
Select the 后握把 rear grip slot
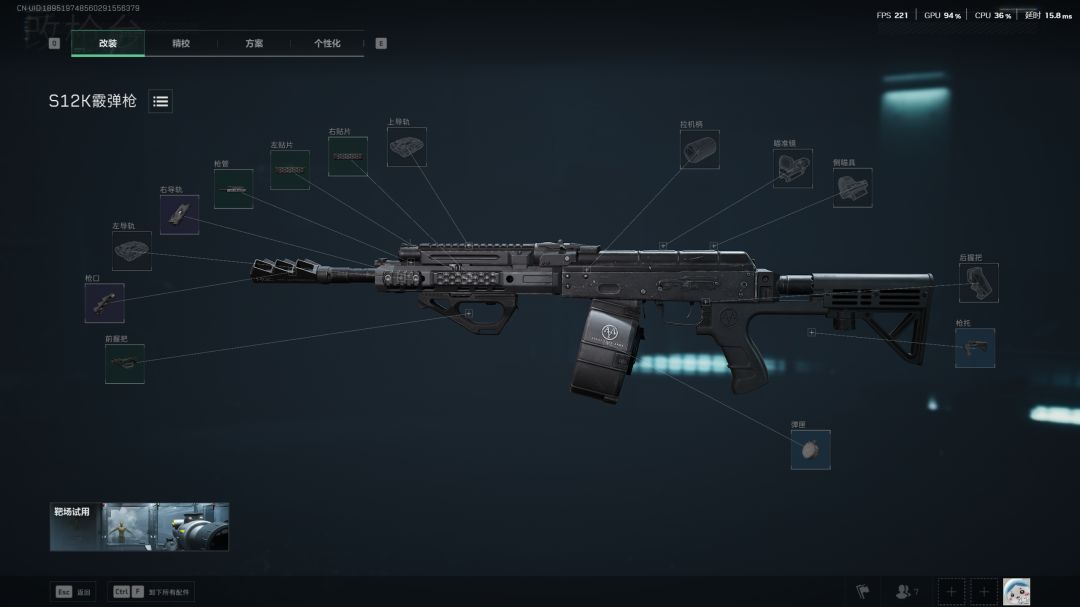tap(979, 283)
